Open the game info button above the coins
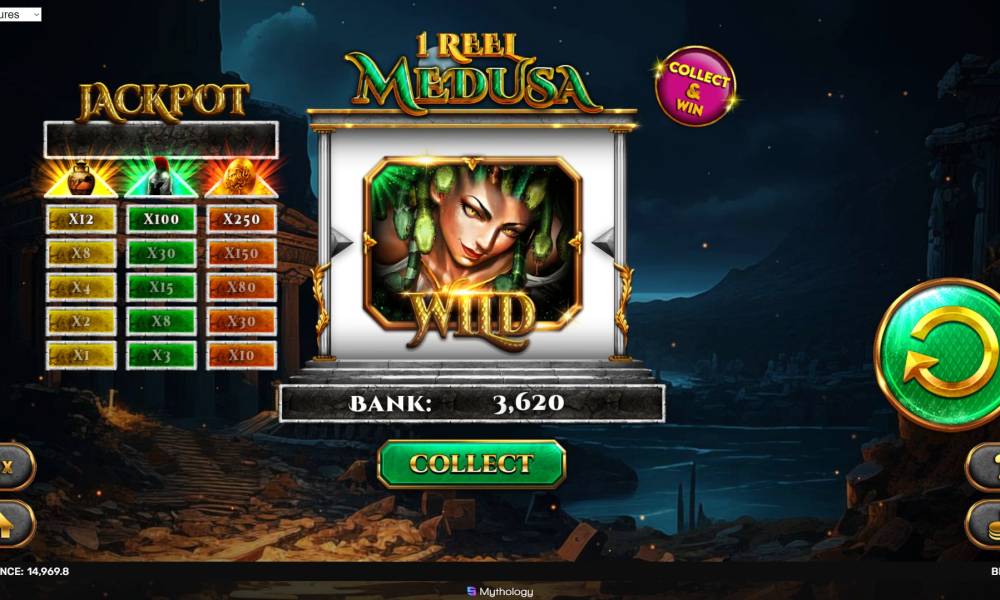1000x600 pixels. 987,466
